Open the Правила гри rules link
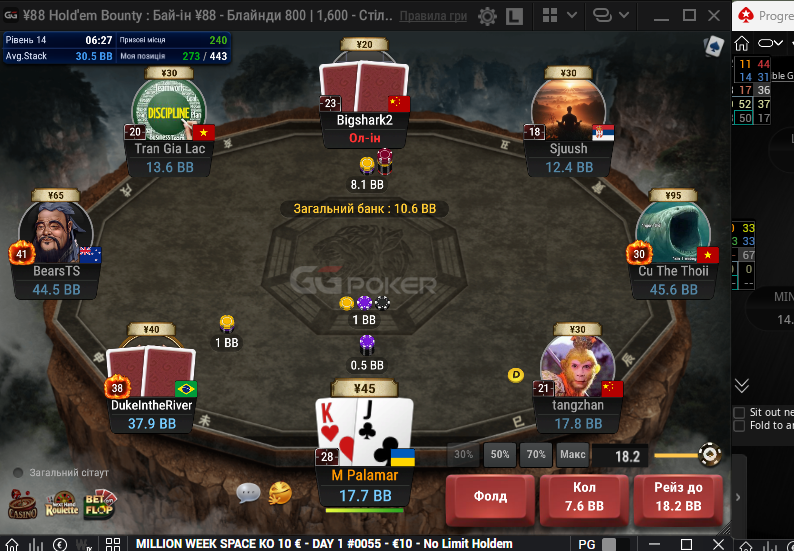Image resolution: width=794 pixels, height=551 pixels. click(x=432, y=17)
